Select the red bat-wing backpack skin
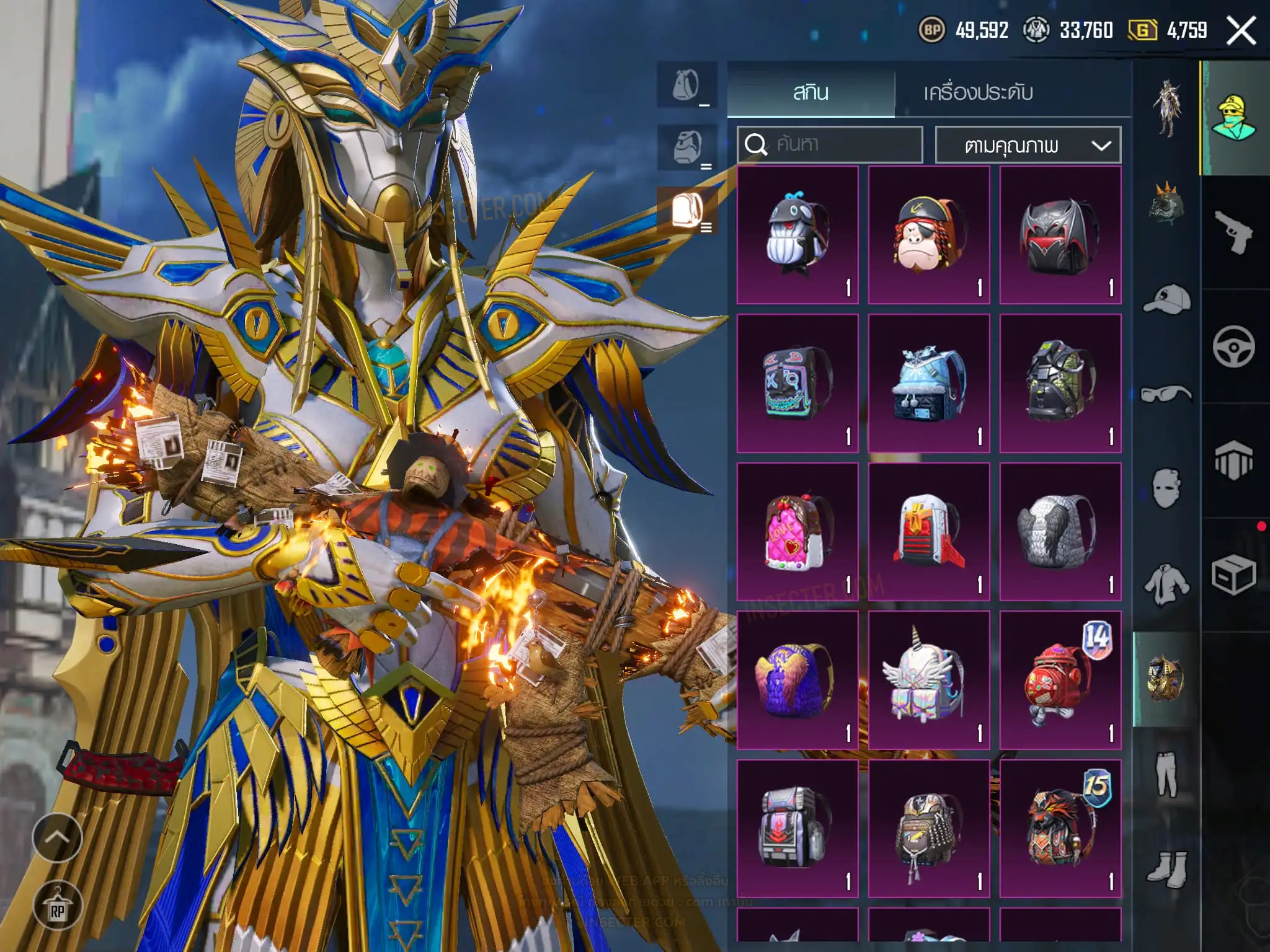Viewport: 1270px width, 952px height. [x=1060, y=235]
